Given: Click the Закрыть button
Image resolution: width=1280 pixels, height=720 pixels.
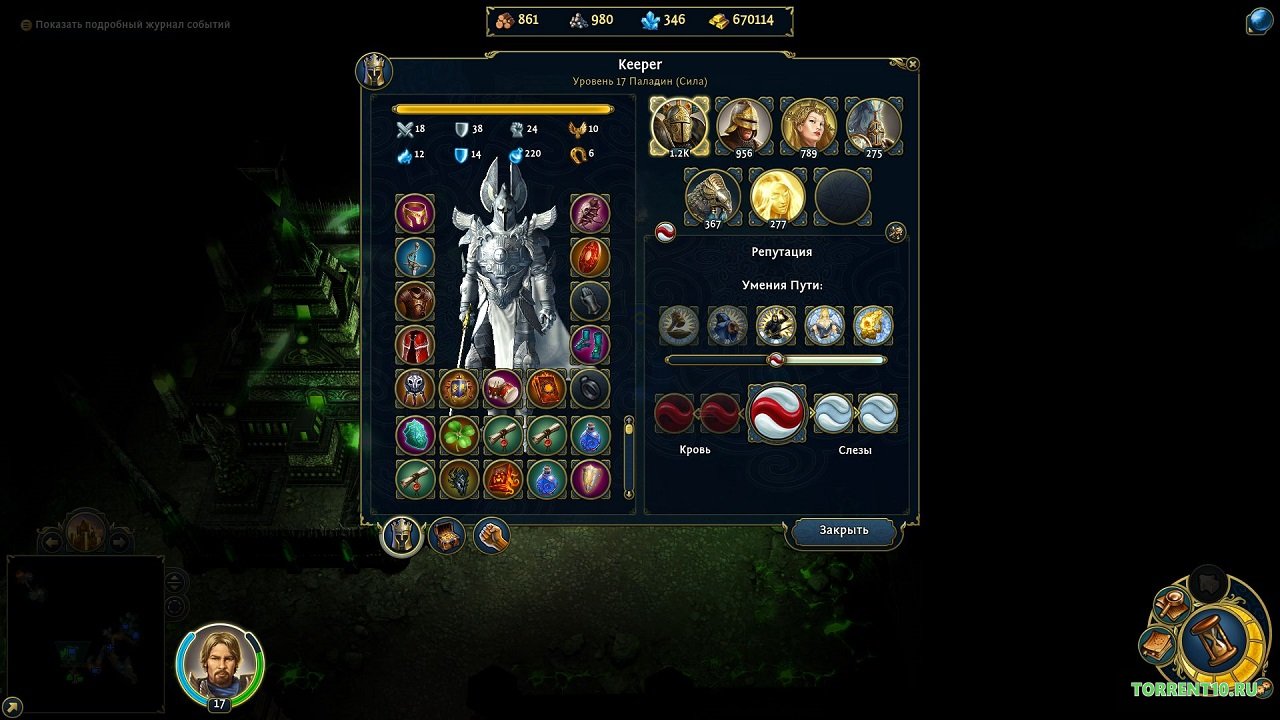Looking at the screenshot, I should pos(843,531).
